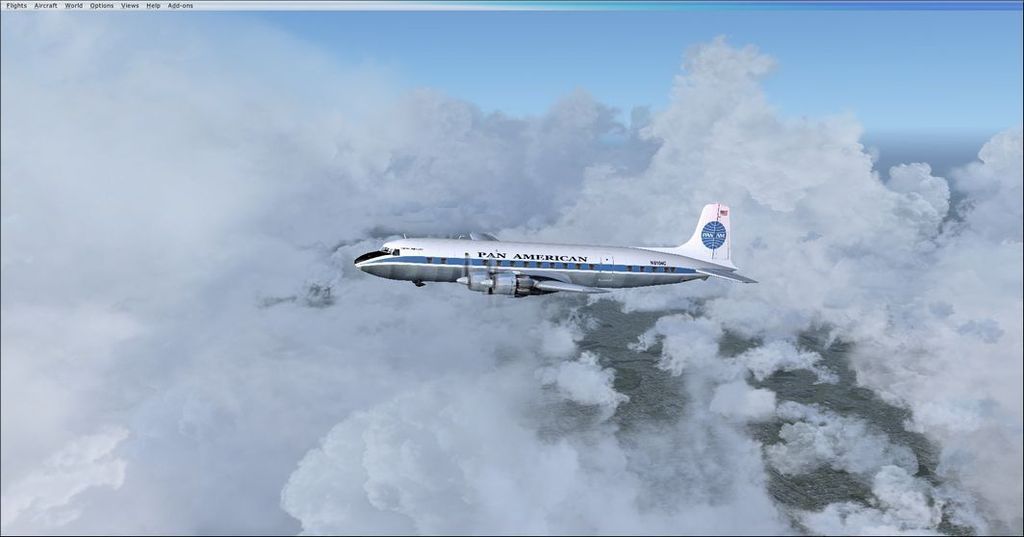The image size is (1024, 537).
Task: Open the Flights menu
Action: point(16,6)
